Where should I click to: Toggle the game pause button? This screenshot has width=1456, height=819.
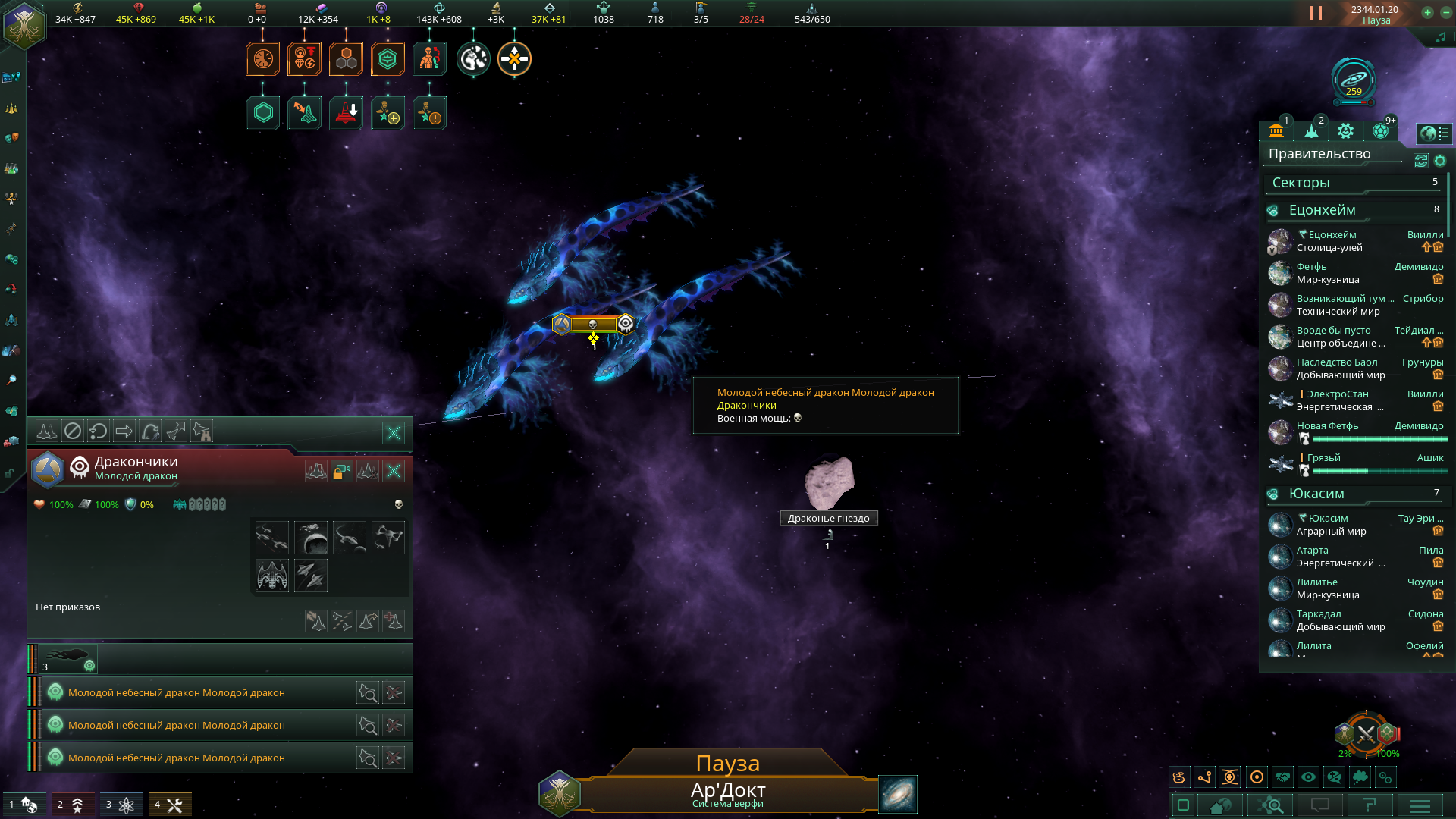[1316, 14]
